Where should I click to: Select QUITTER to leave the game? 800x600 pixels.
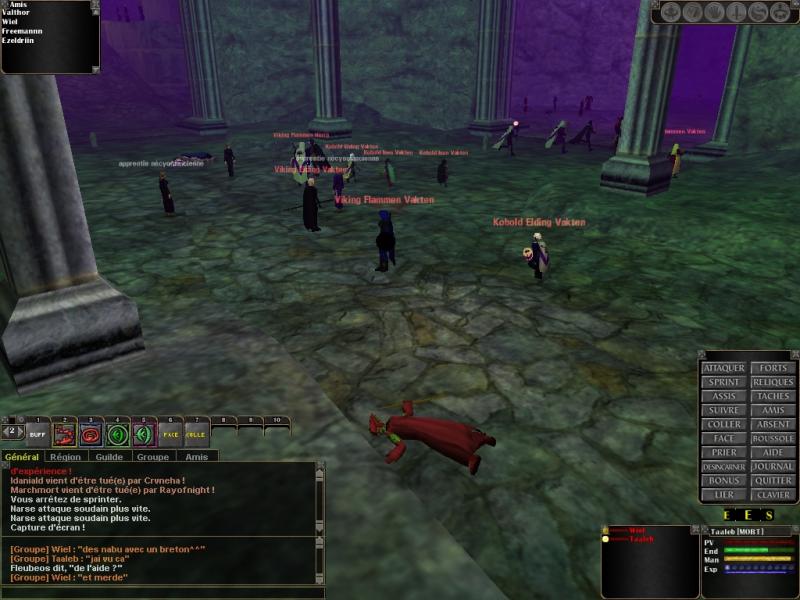point(773,480)
